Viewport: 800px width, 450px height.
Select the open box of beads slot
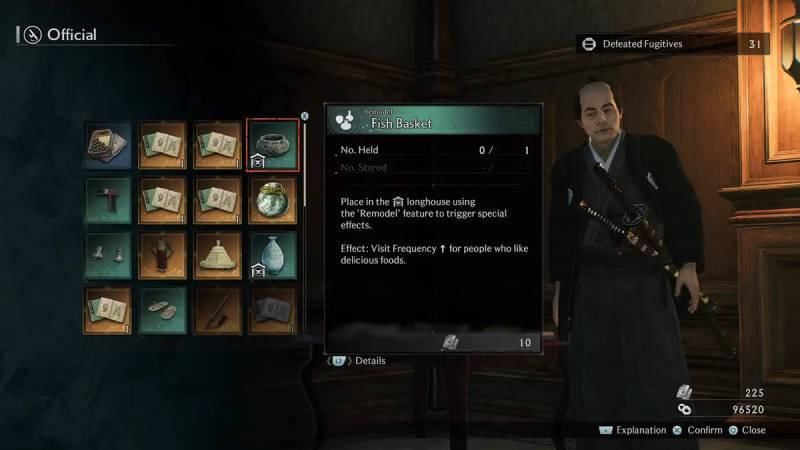(x=108, y=145)
